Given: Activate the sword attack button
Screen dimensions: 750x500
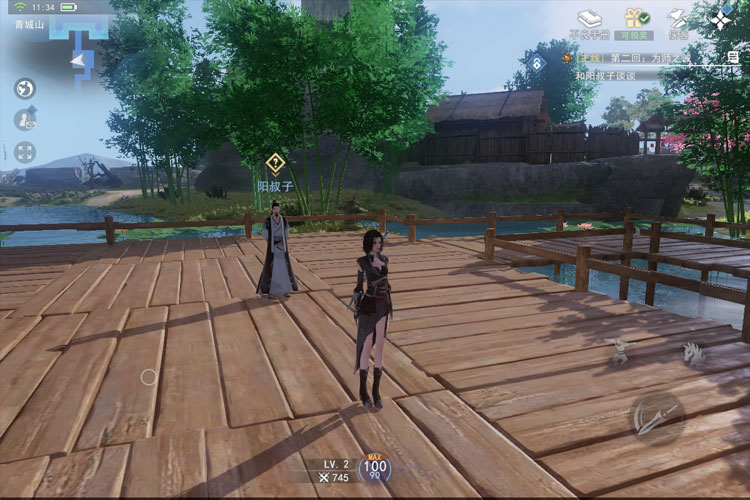Looking at the screenshot, I should [x=657, y=417].
